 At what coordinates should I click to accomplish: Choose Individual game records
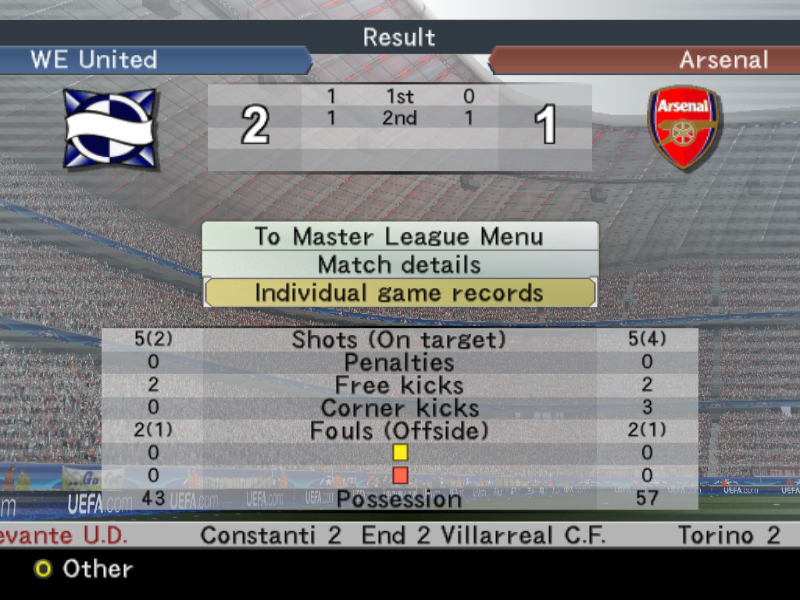pyautogui.click(x=400, y=293)
